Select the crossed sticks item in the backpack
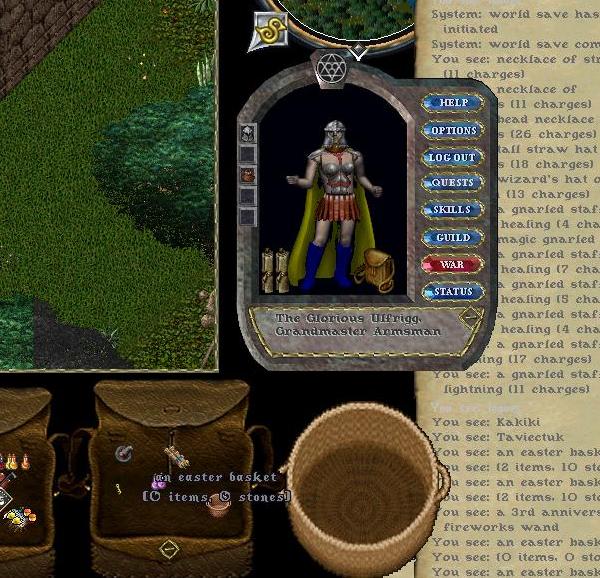The image size is (600, 578). [176, 456]
